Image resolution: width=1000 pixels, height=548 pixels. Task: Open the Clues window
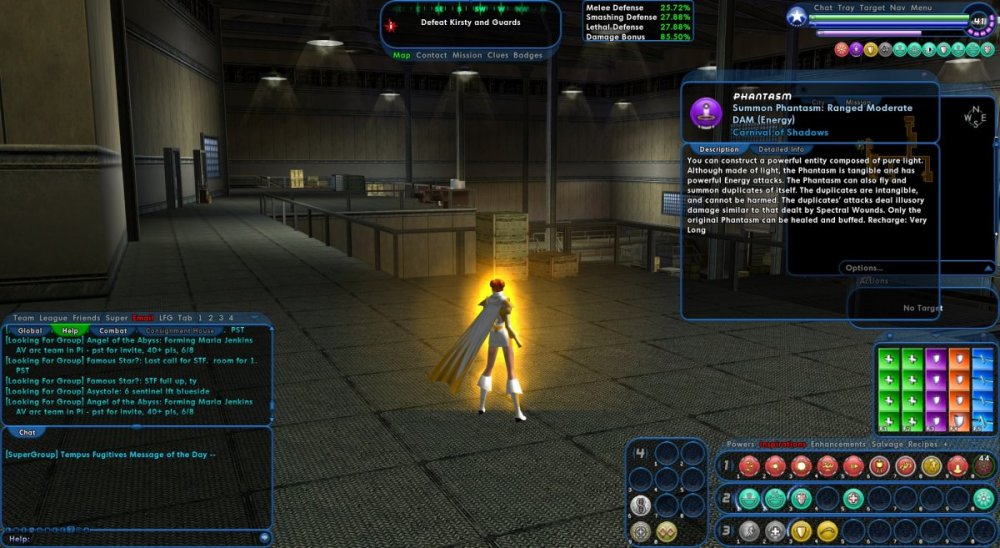point(498,56)
